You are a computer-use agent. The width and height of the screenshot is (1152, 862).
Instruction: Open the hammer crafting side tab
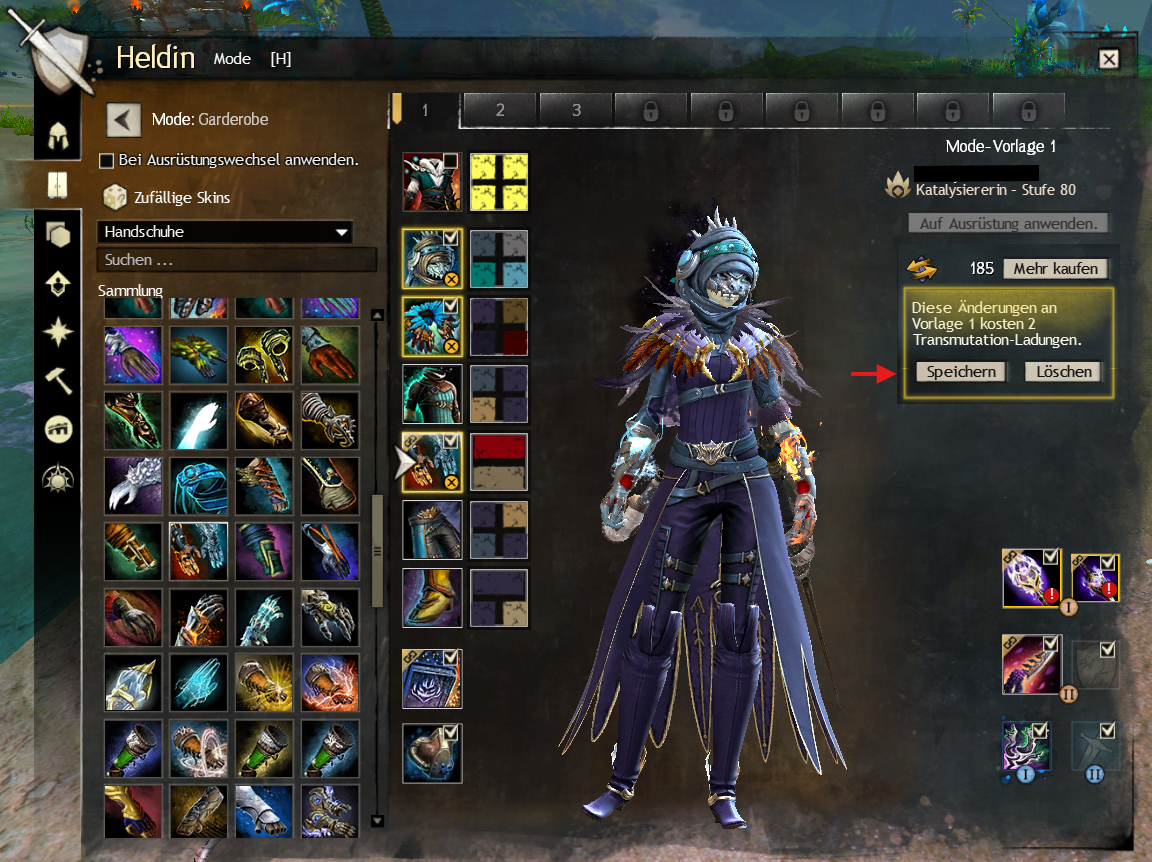[x=58, y=380]
